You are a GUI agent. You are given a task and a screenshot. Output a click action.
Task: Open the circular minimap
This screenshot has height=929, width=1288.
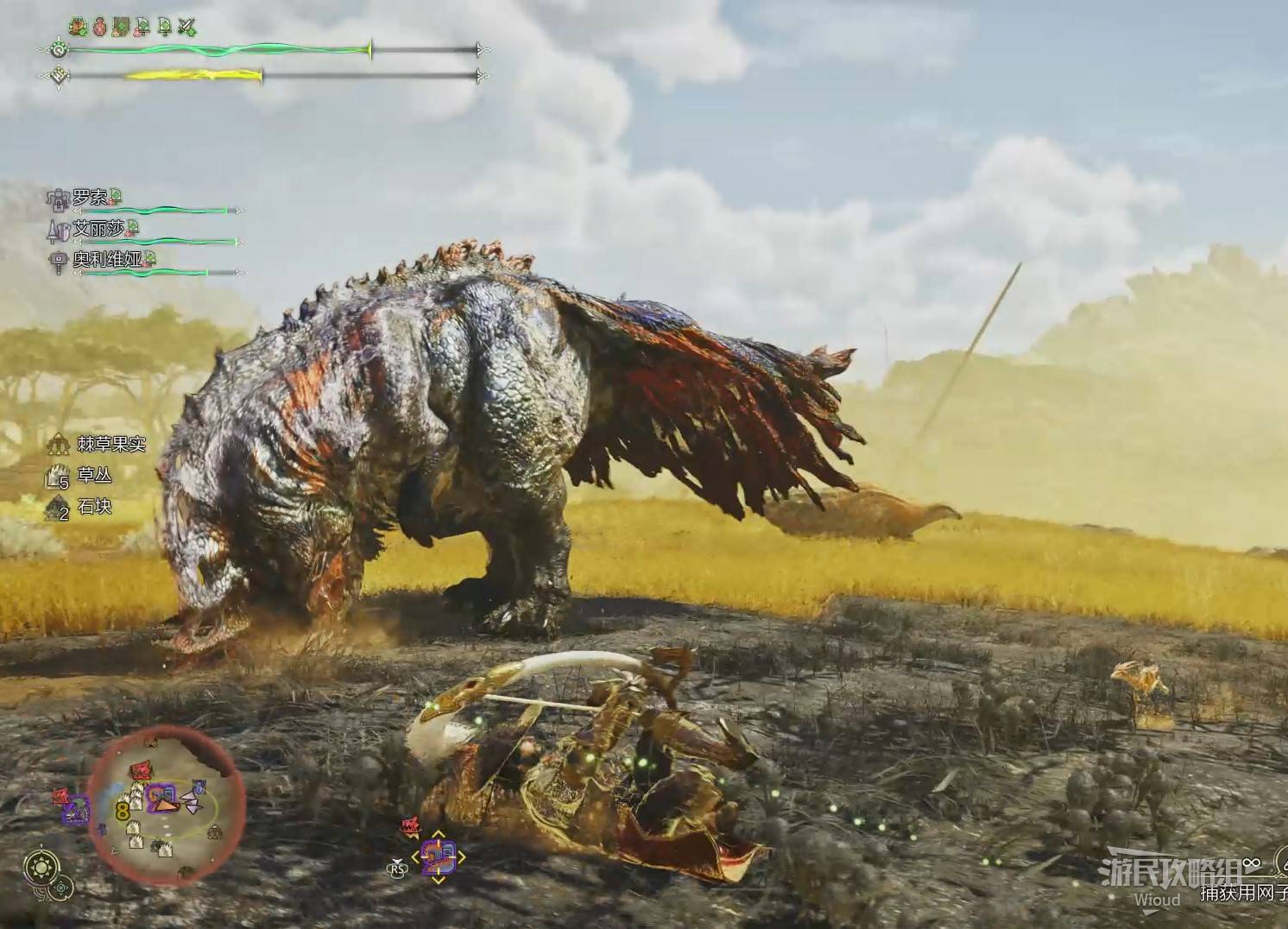166,805
